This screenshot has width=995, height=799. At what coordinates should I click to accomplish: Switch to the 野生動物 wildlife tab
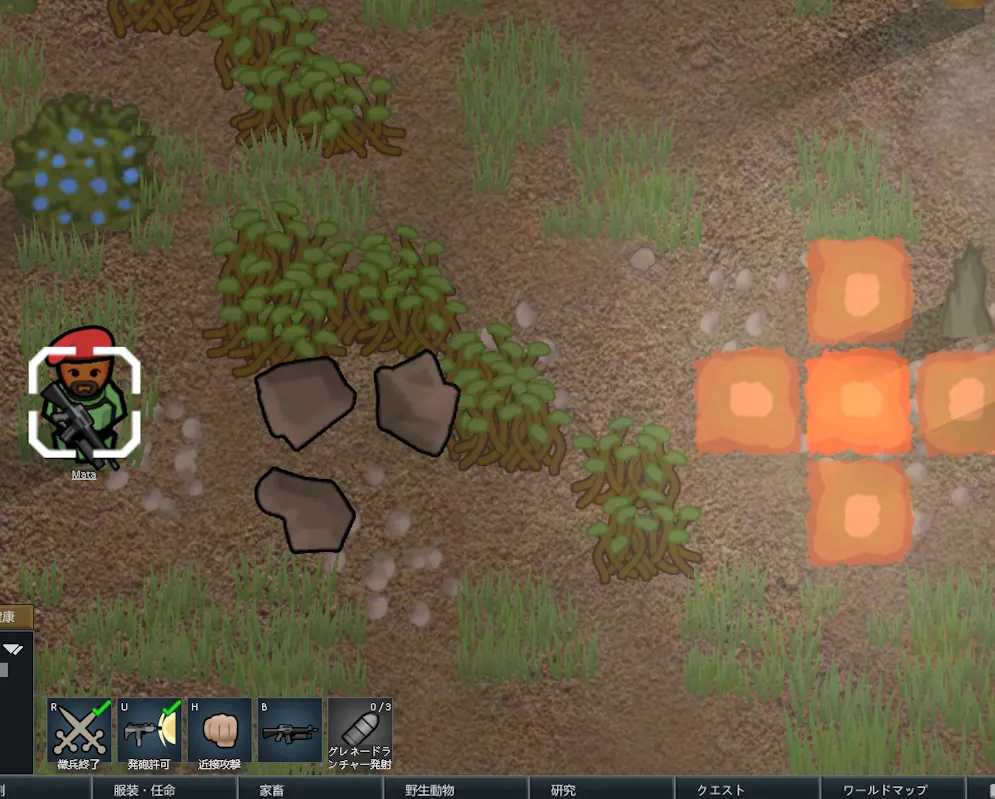pyautogui.click(x=430, y=790)
